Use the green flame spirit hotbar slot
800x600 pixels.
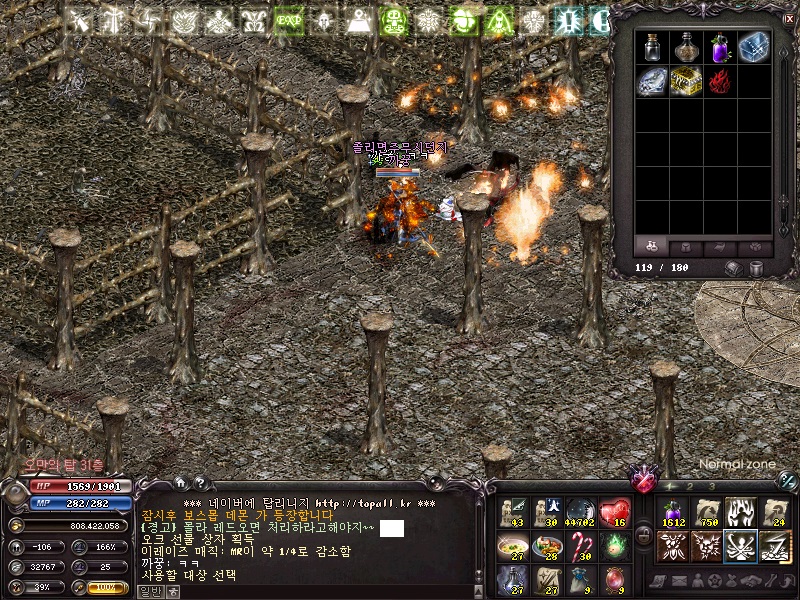tap(614, 546)
